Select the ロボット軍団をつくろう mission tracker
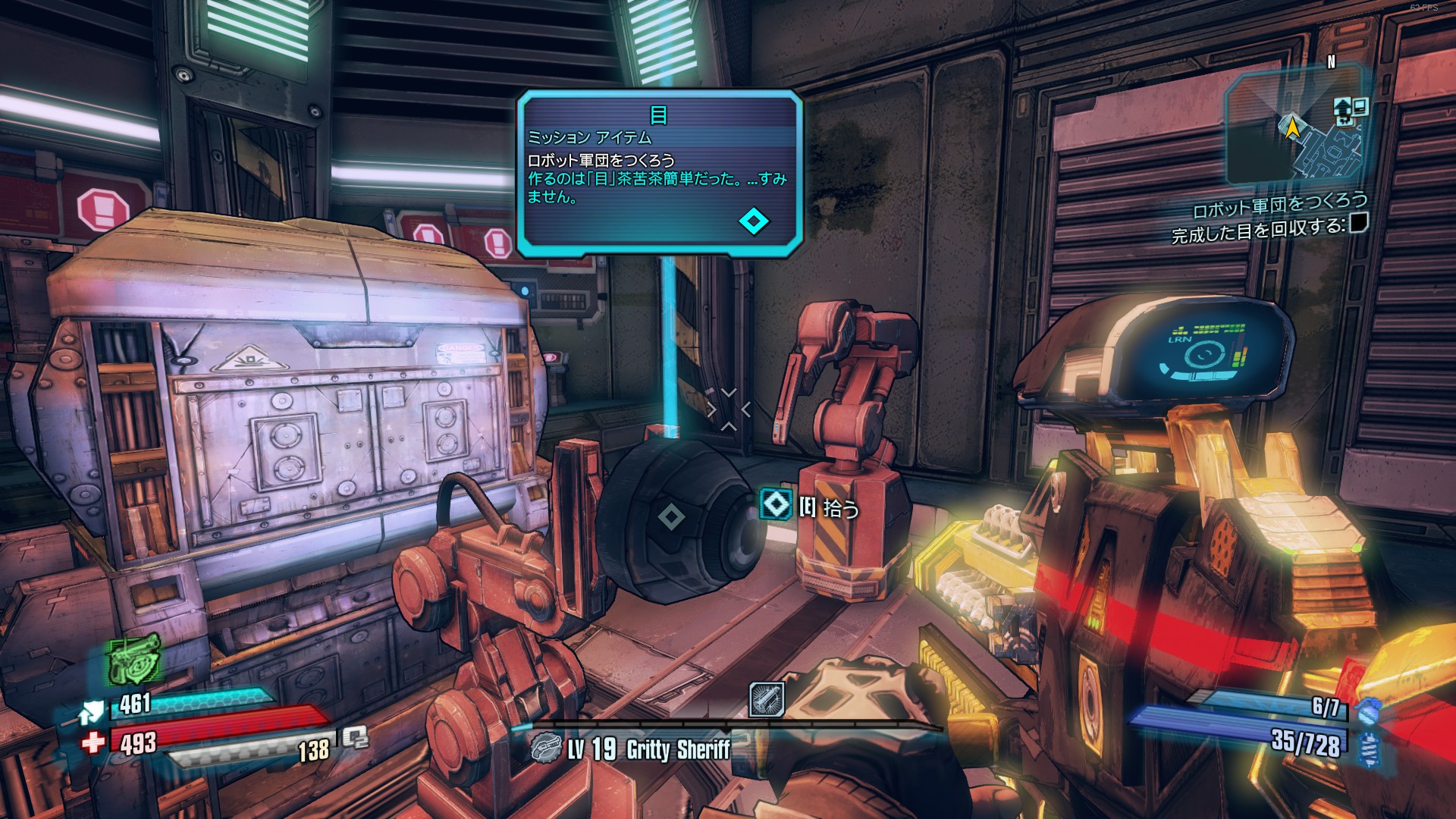1456x819 pixels. click(1279, 205)
